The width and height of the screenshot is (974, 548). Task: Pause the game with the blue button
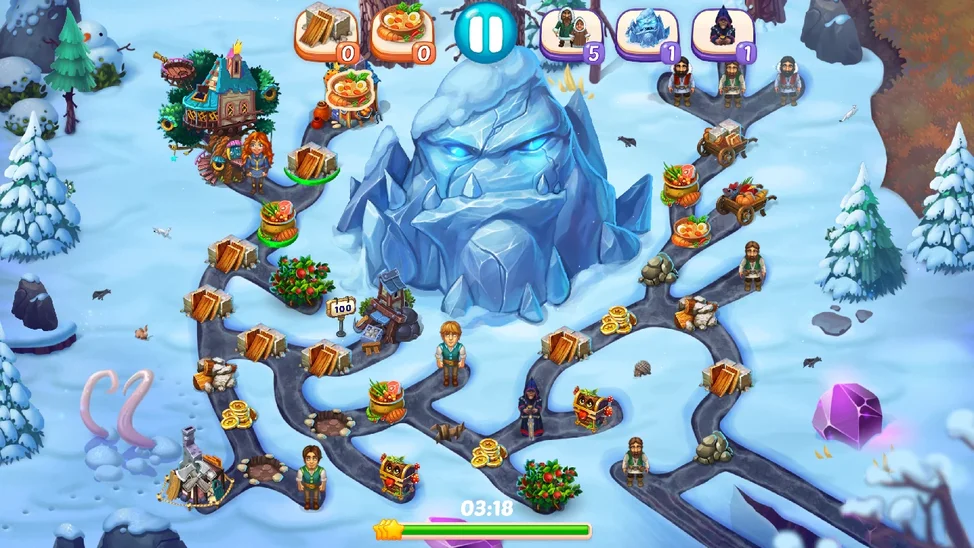[484, 34]
